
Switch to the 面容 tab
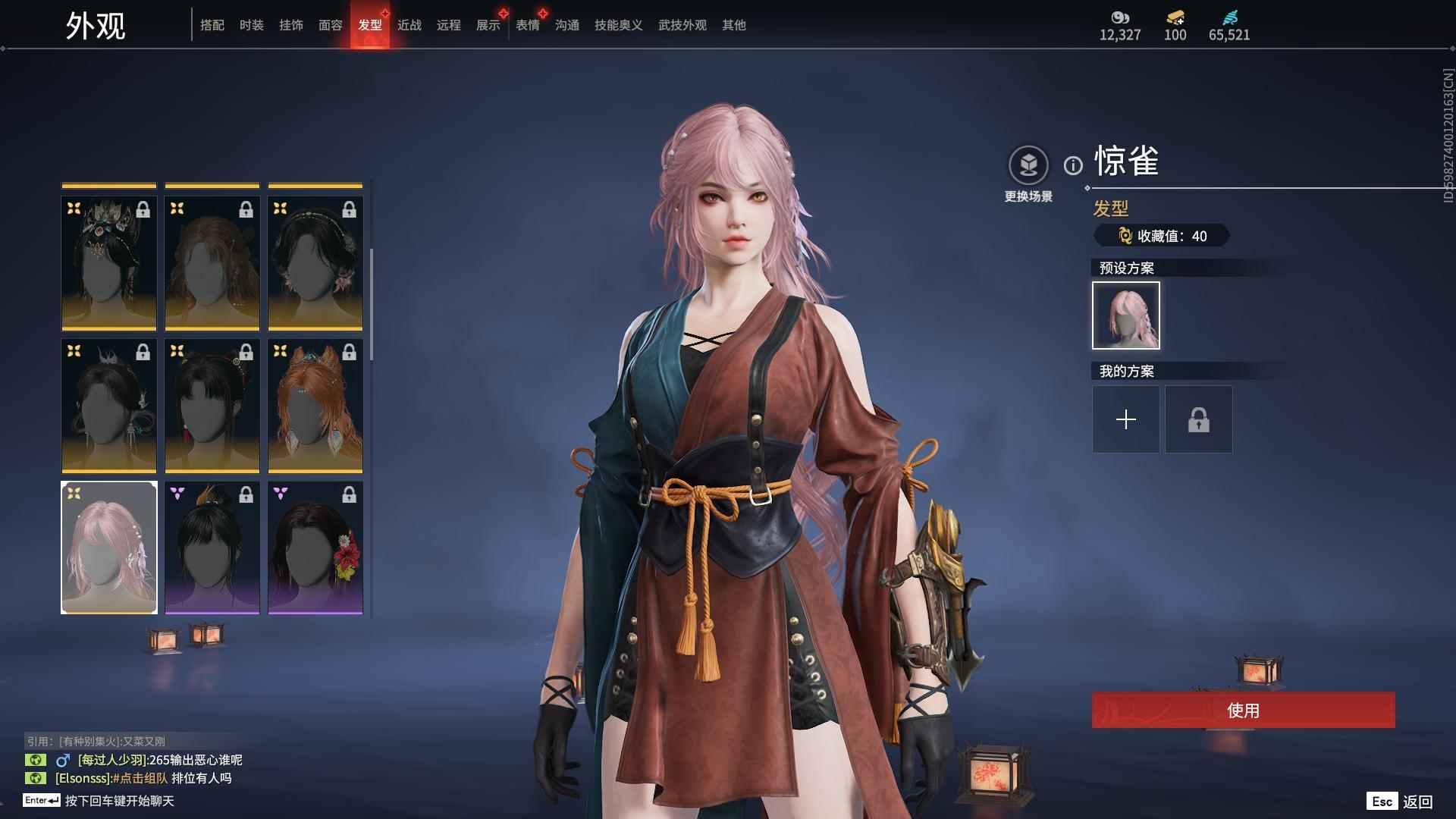(x=330, y=25)
